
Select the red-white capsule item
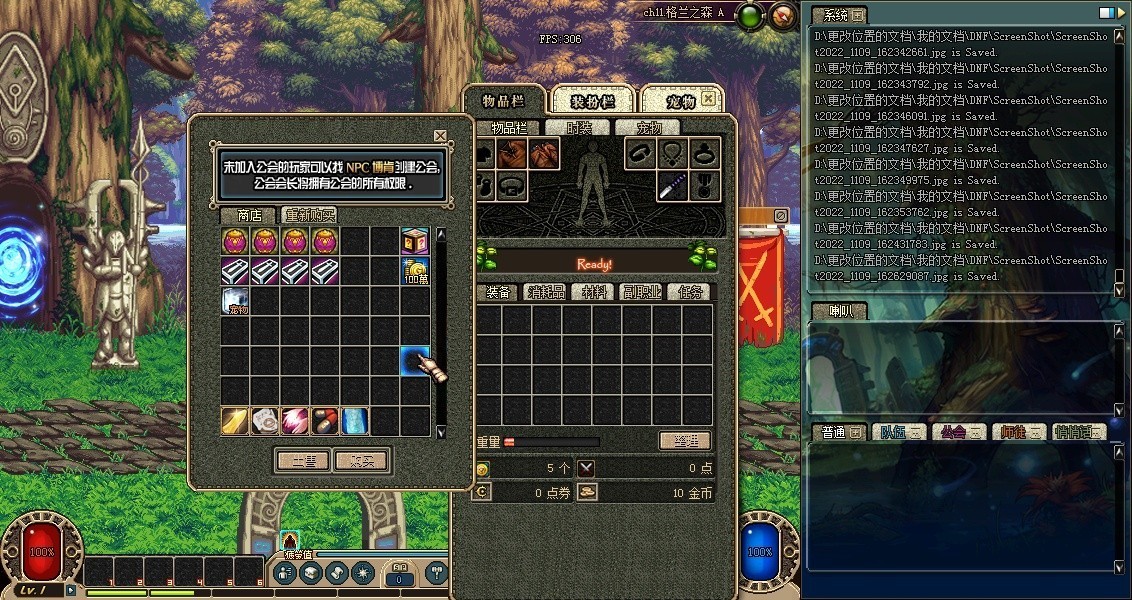pos(325,421)
